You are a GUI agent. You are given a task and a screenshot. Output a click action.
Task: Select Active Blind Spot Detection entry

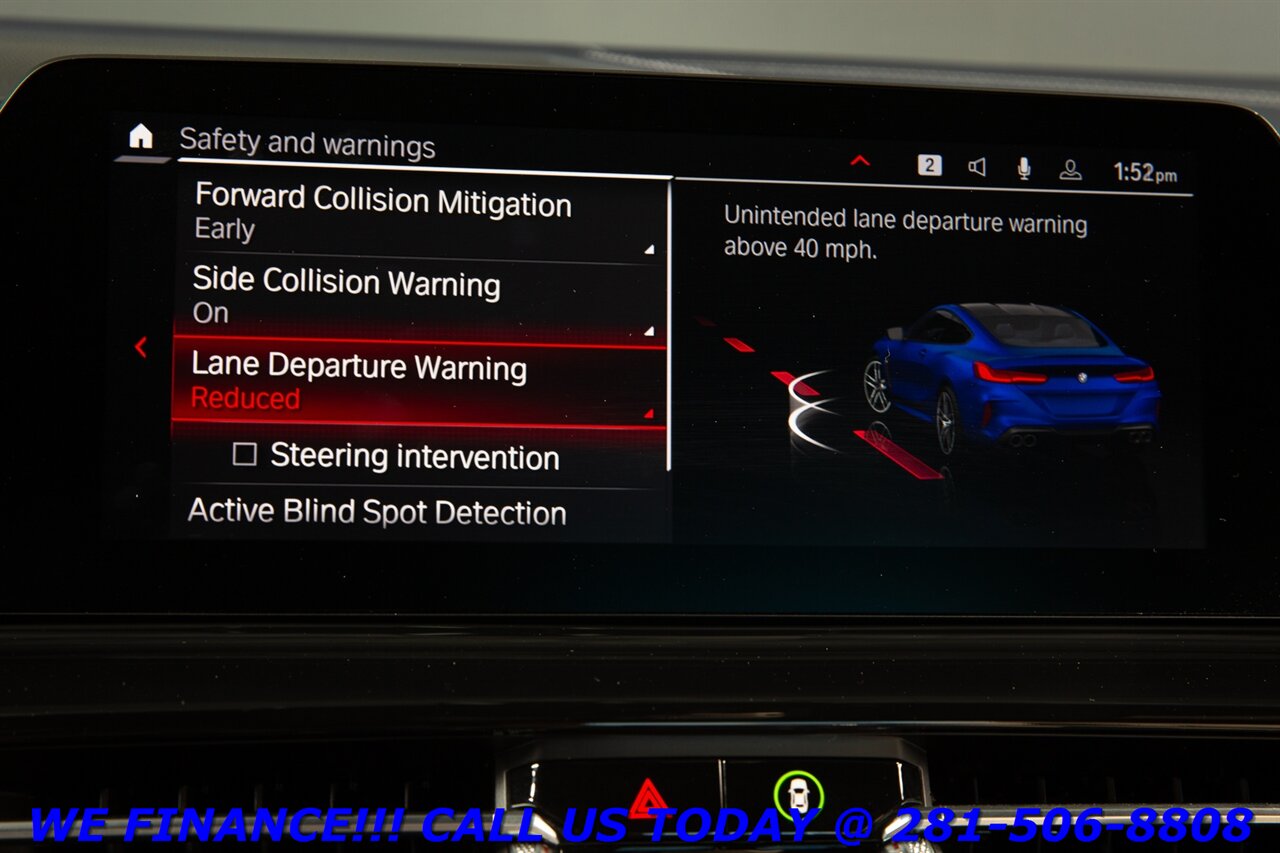[x=377, y=513]
